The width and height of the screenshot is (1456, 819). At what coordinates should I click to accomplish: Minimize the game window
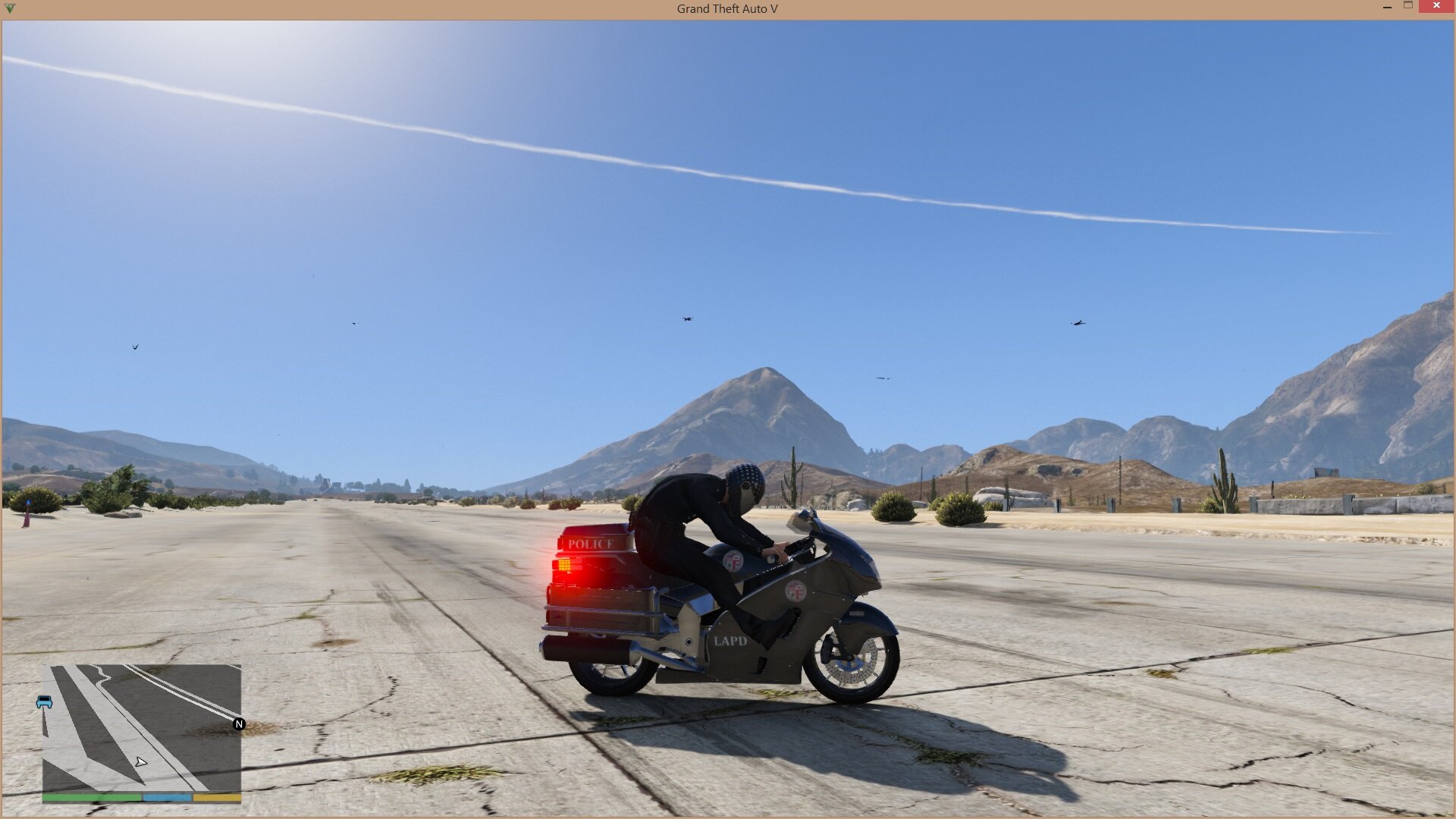(1387, 6)
